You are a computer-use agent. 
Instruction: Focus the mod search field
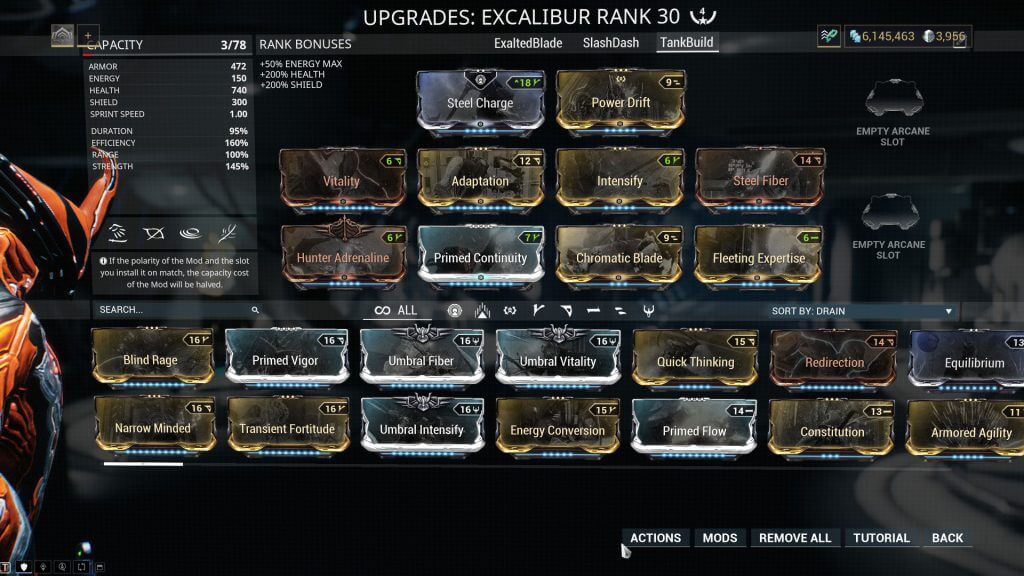[175, 310]
